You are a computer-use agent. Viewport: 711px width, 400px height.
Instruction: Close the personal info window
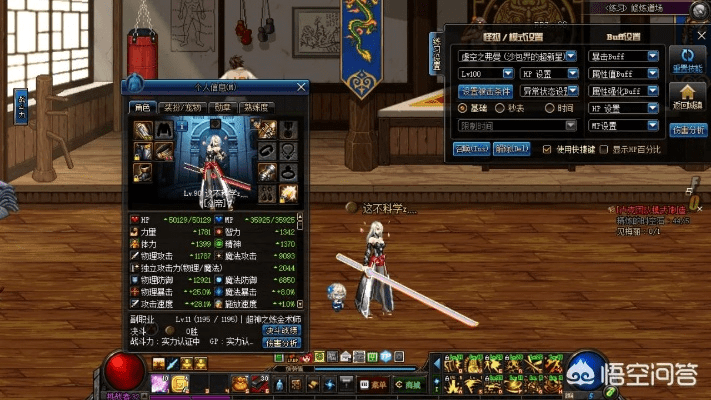pos(301,88)
